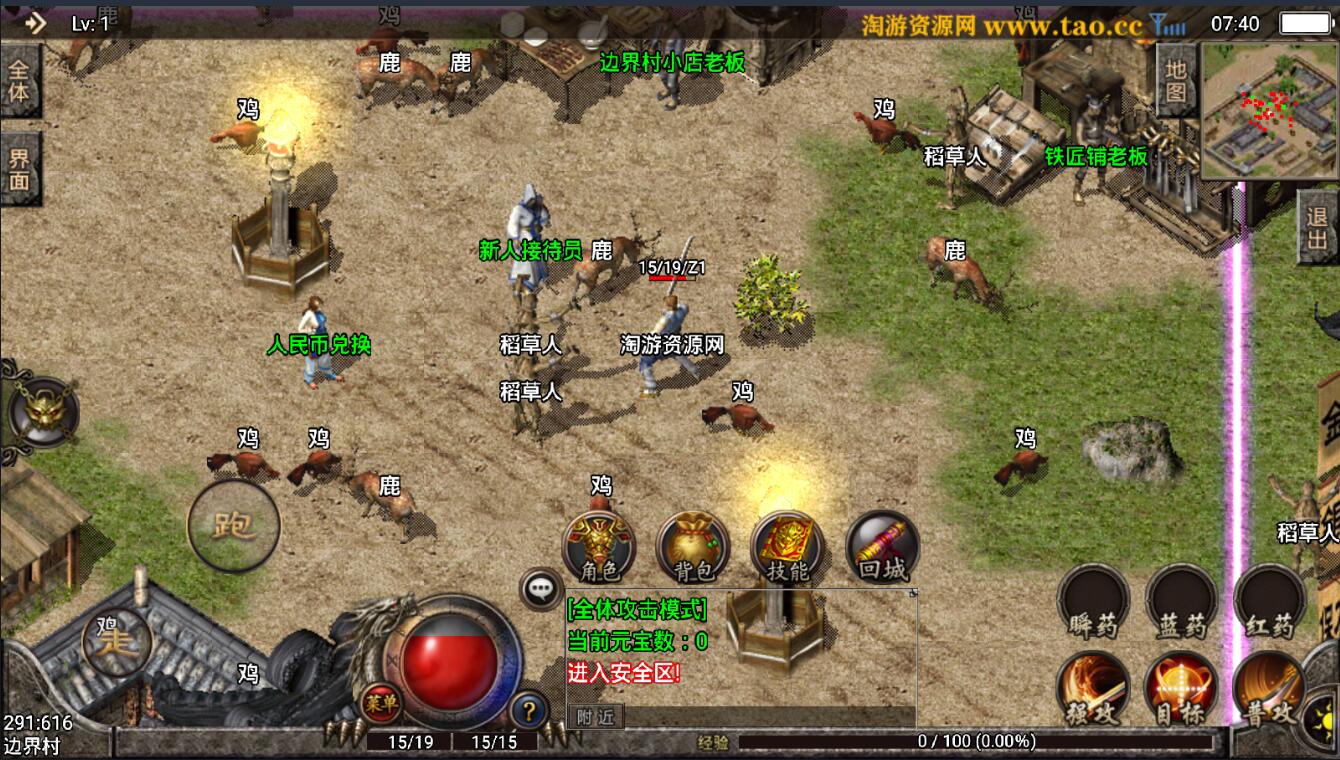Switch movement to 走 walk mode

[x=118, y=640]
